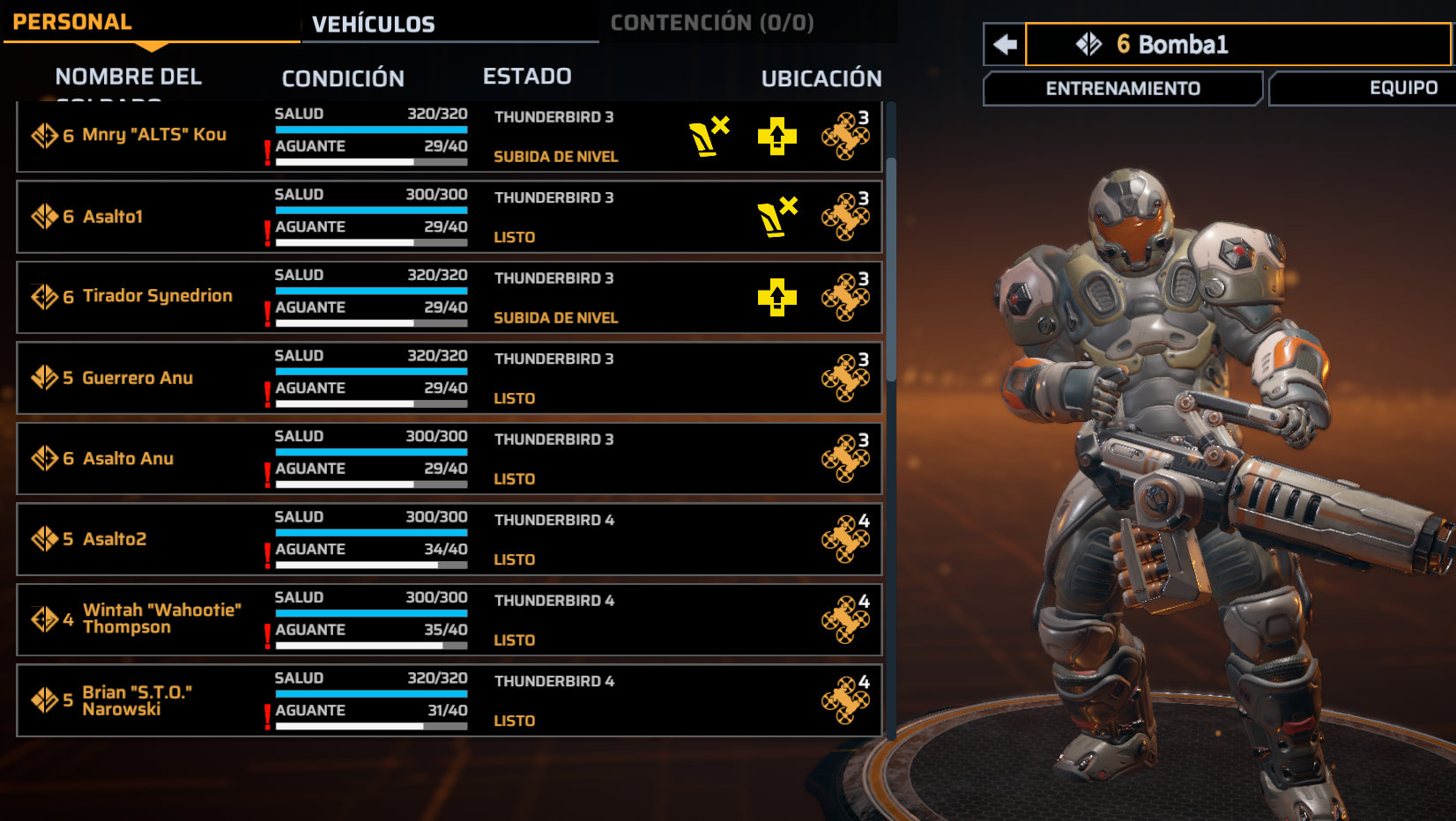This screenshot has width=1456, height=821.
Task: Open the Vehículos tab
Action: pyautogui.click(x=373, y=24)
